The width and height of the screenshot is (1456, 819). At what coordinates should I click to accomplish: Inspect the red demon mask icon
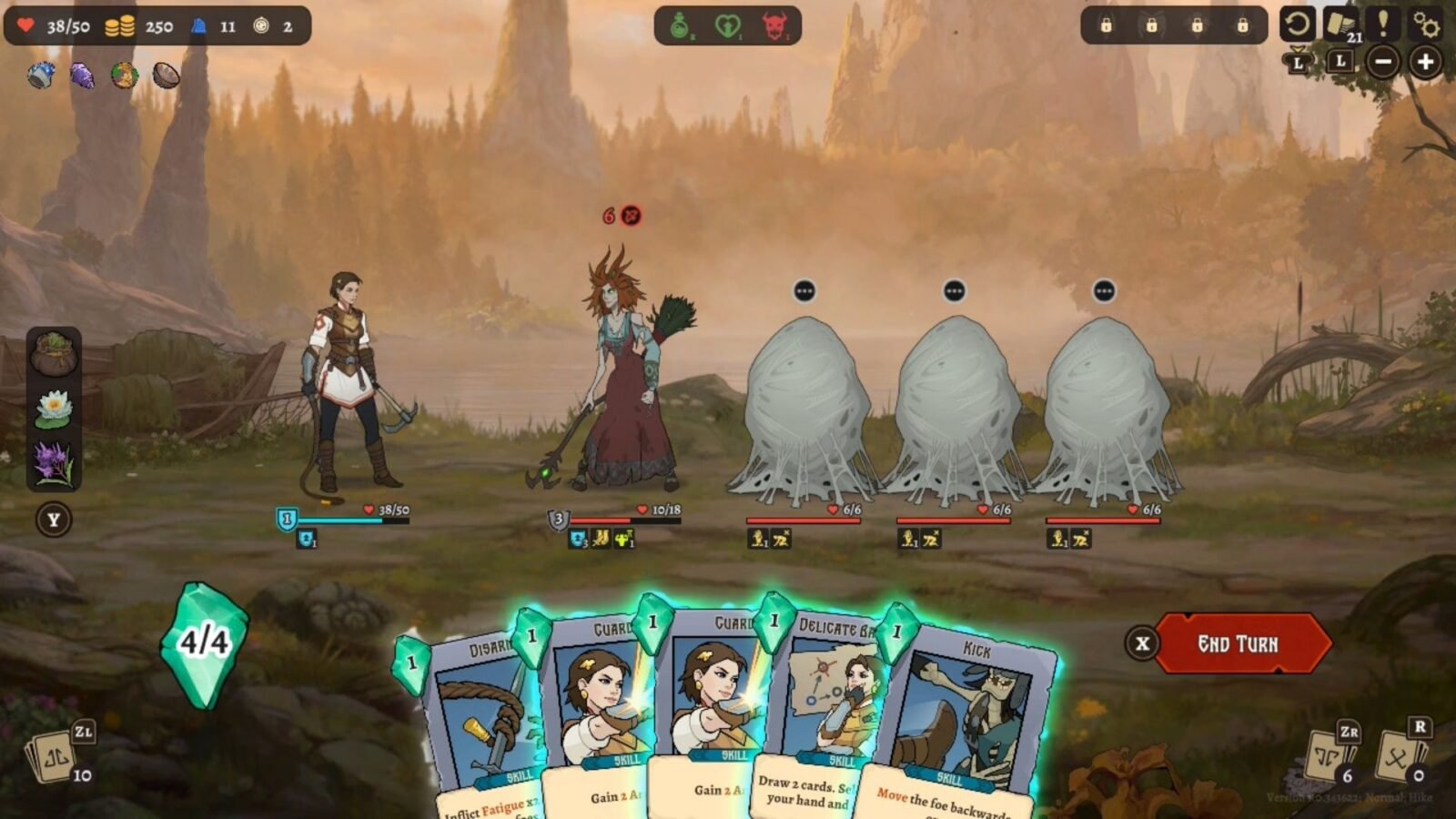[x=775, y=26]
